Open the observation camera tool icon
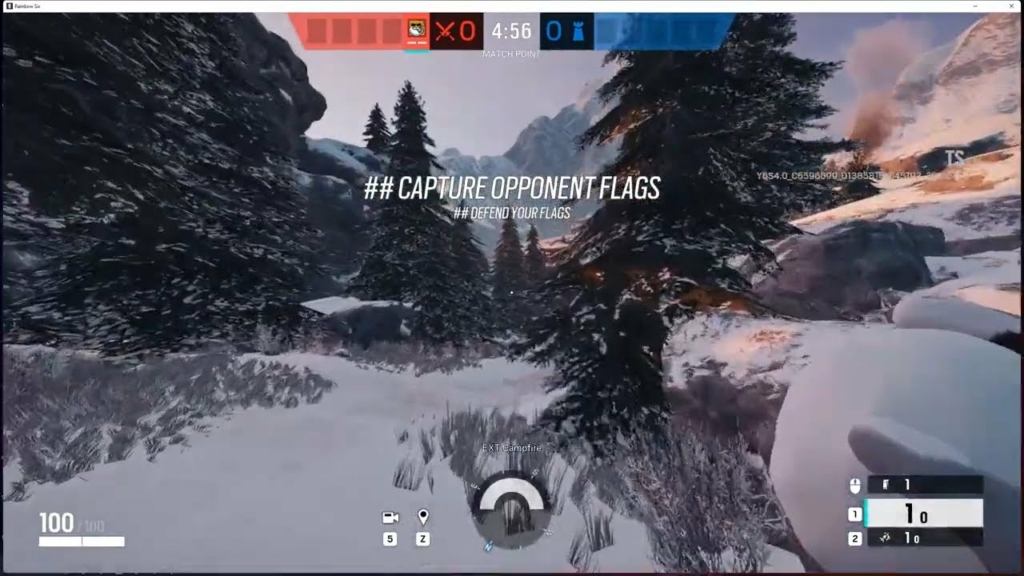The height and width of the screenshot is (576, 1024). [390, 518]
